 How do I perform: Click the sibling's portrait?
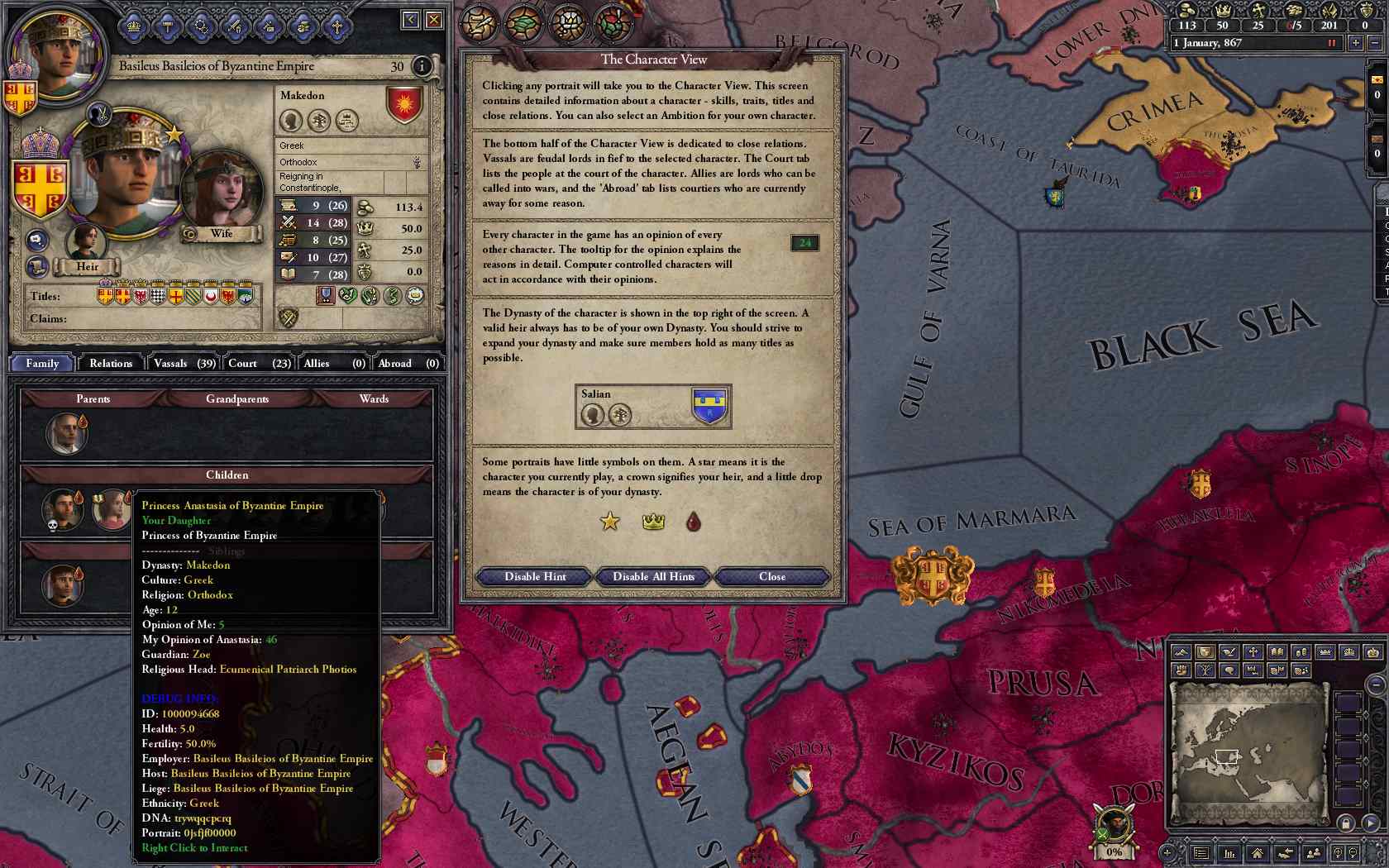63,584
